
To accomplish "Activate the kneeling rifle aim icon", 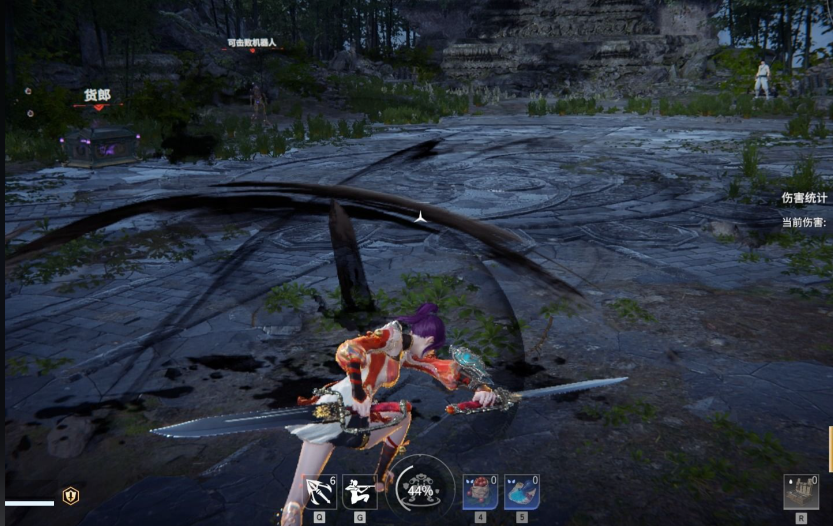I will (359, 492).
